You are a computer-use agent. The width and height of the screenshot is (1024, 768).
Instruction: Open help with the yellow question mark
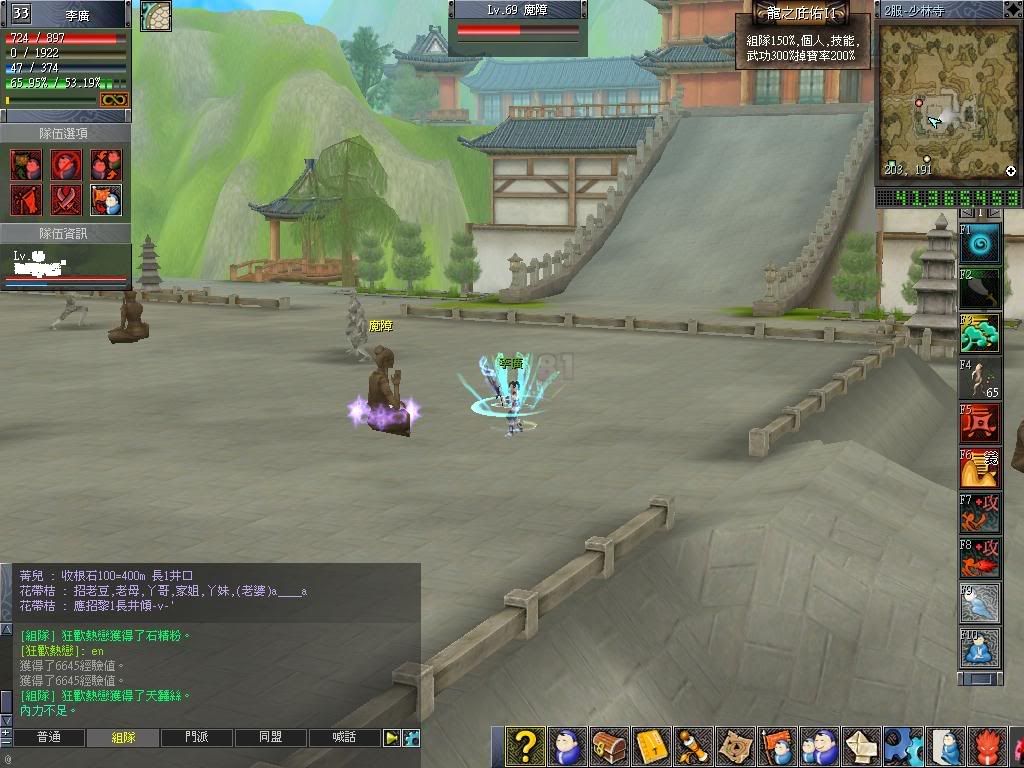click(525, 747)
